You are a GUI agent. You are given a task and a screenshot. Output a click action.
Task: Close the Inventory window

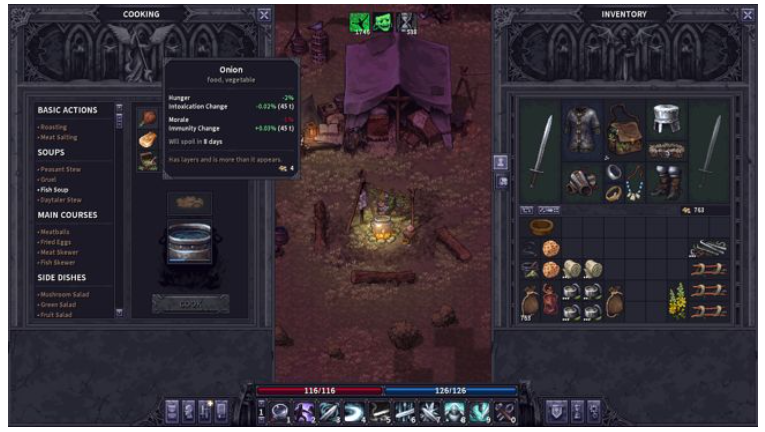747,15
